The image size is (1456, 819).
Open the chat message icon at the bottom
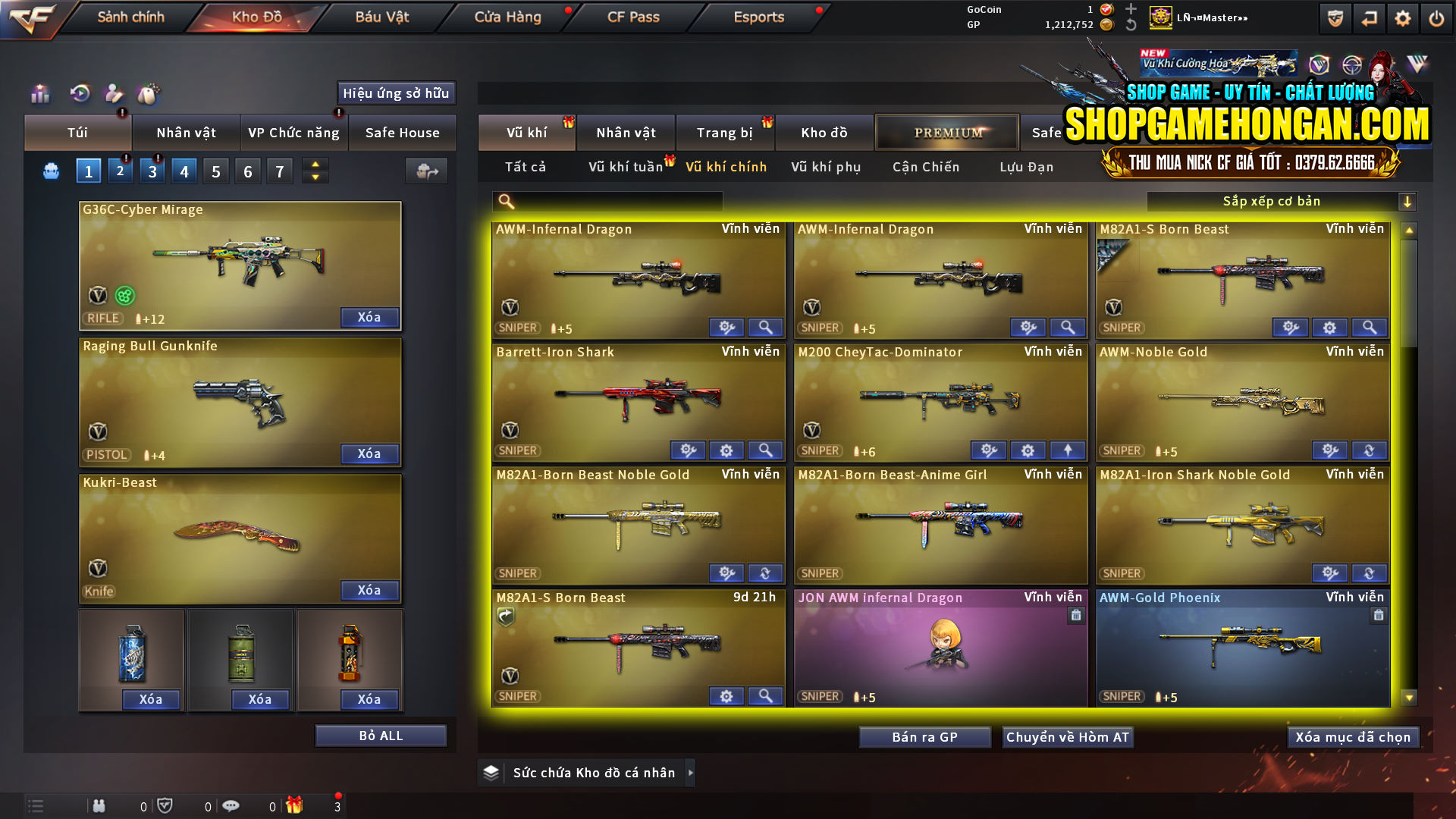point(231,806)
